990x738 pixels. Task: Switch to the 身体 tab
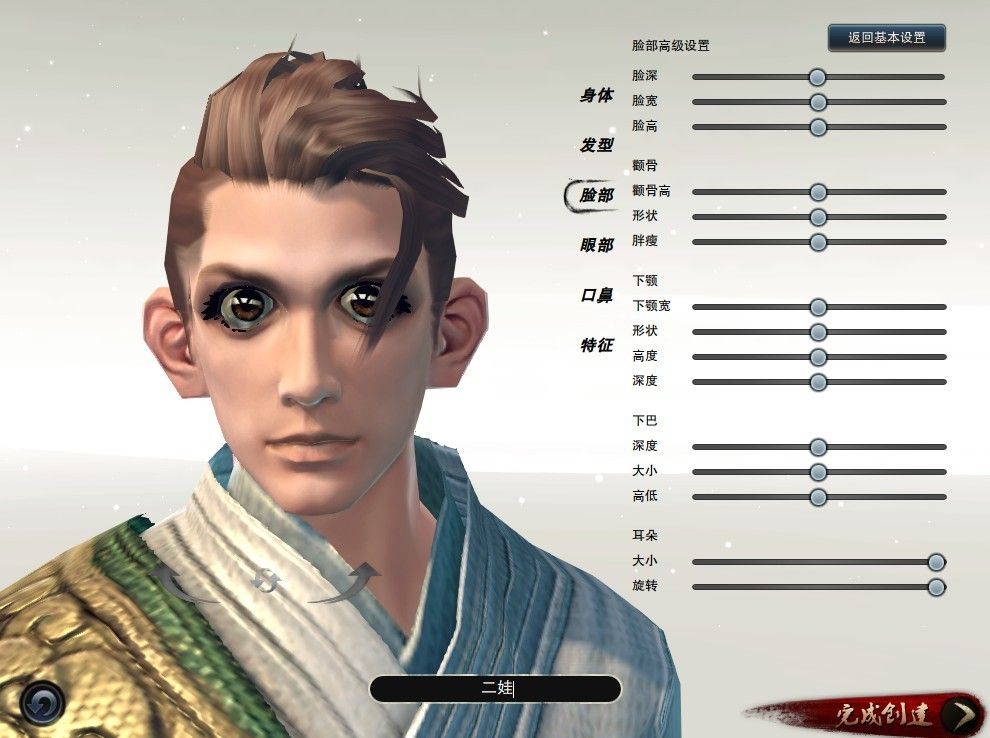pos(596,96)
